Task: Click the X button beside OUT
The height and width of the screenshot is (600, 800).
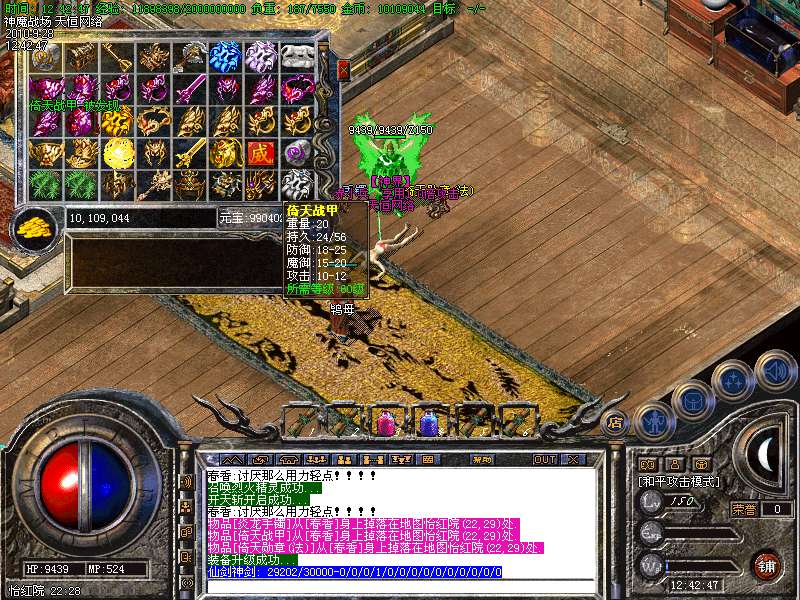Action: pyautogui.click(x=572, y=460)
